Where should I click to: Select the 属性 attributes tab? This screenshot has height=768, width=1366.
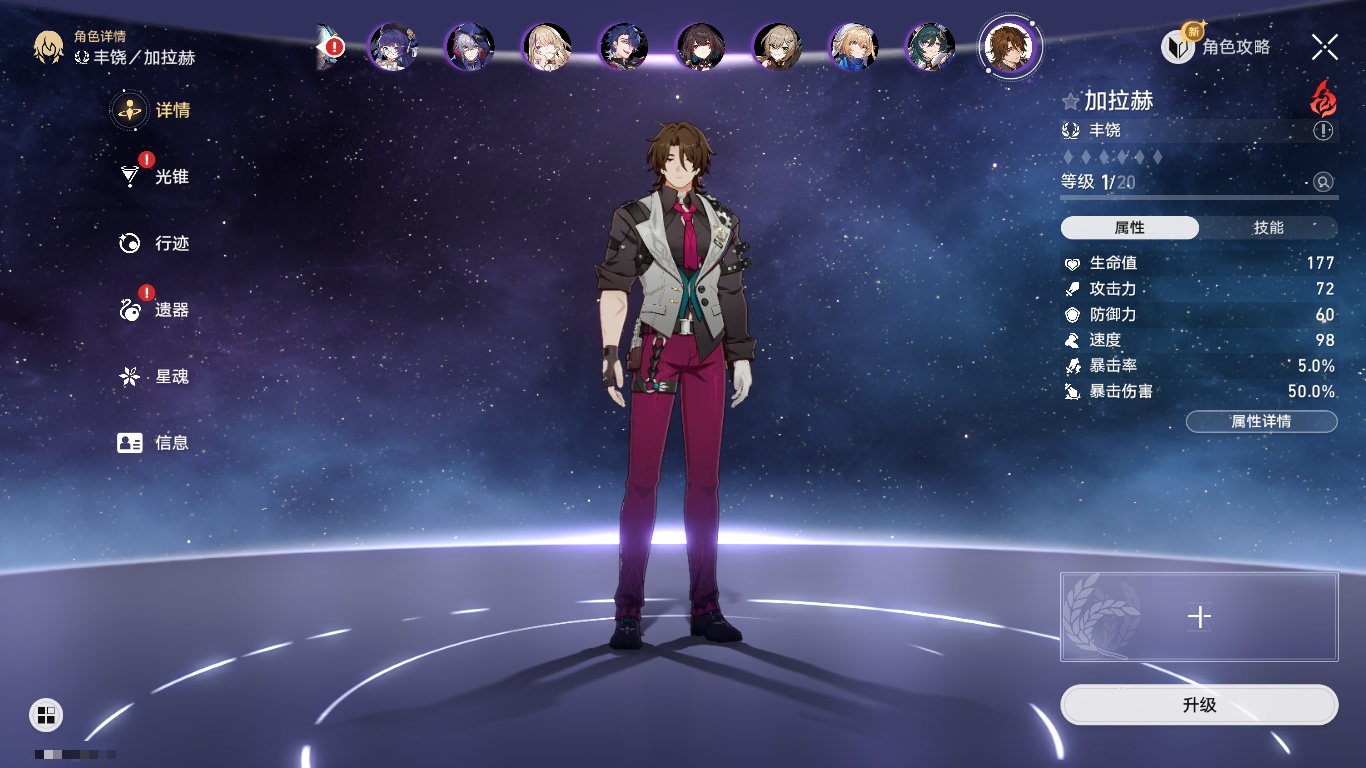[x=1130, y=228]
